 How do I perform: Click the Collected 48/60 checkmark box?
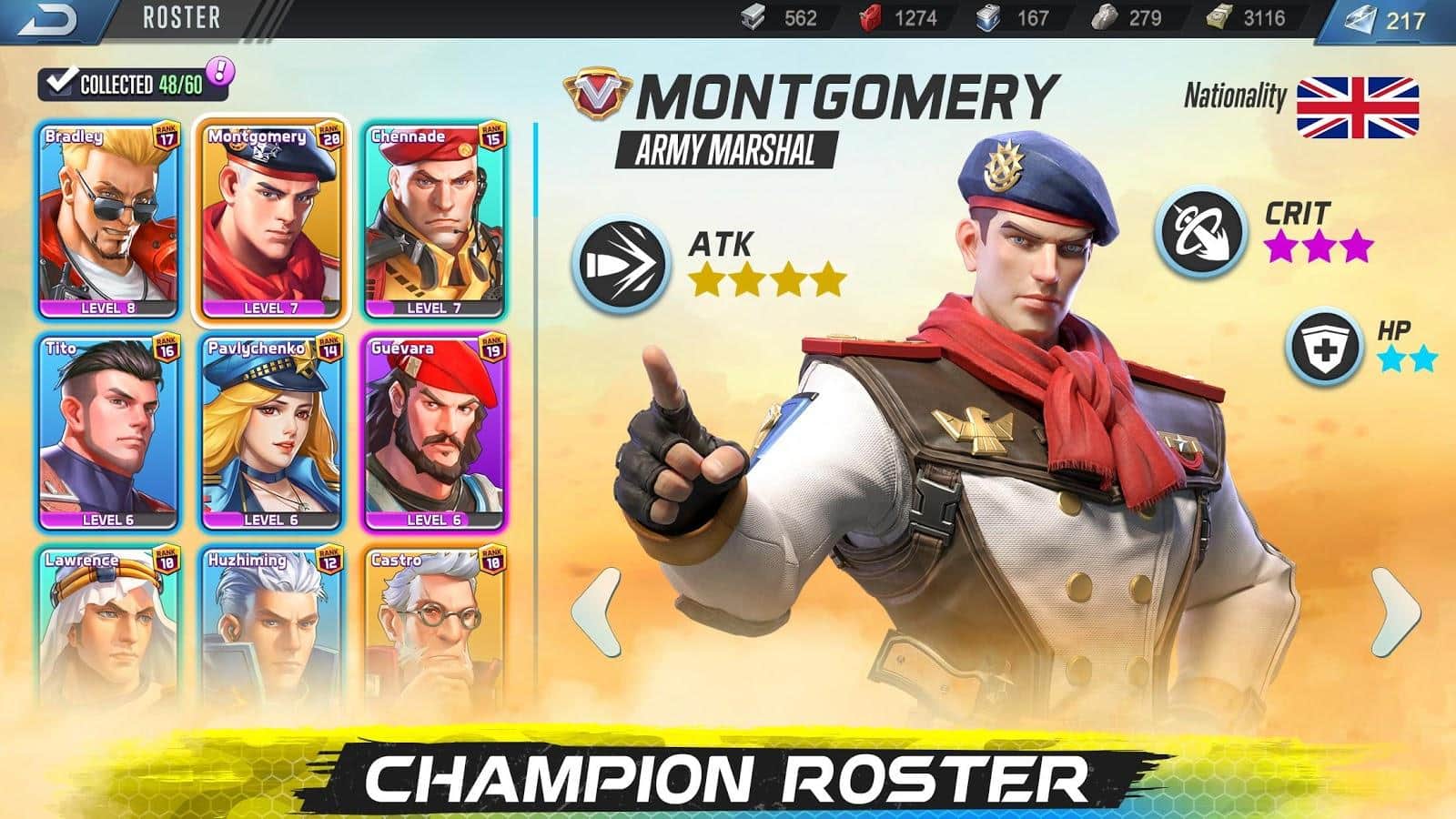[x=61, y=80]
